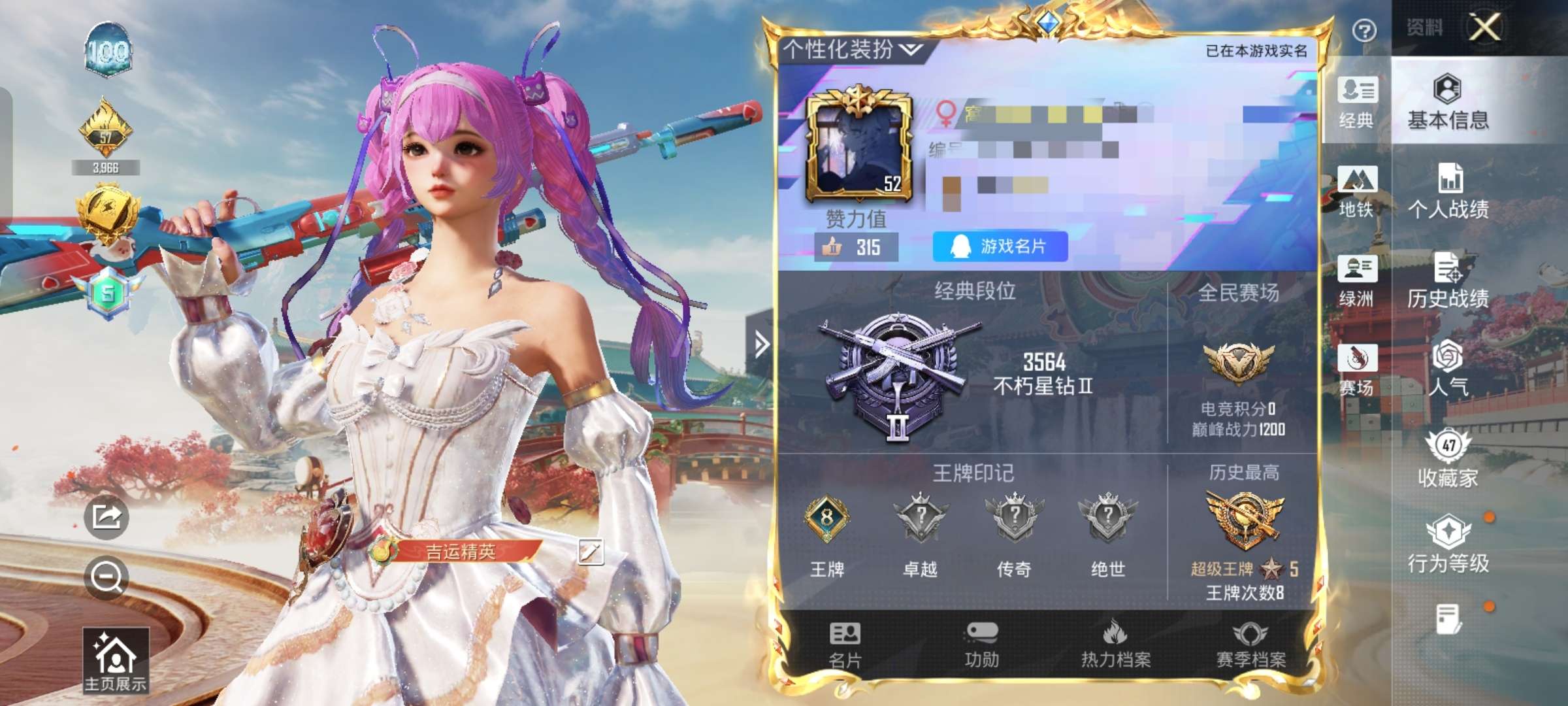Viewport: 1568px width, 706px height.
Task: Show the 人气 popularity page
Action: tap(1448, 369)
